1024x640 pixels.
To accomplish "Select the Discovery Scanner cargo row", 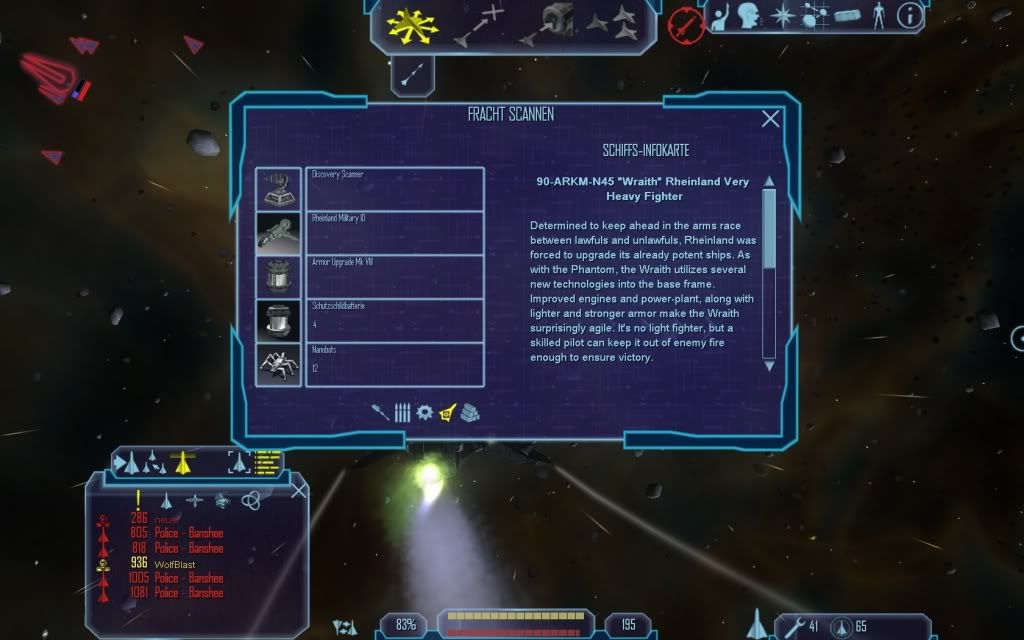I will click(394, 189).
